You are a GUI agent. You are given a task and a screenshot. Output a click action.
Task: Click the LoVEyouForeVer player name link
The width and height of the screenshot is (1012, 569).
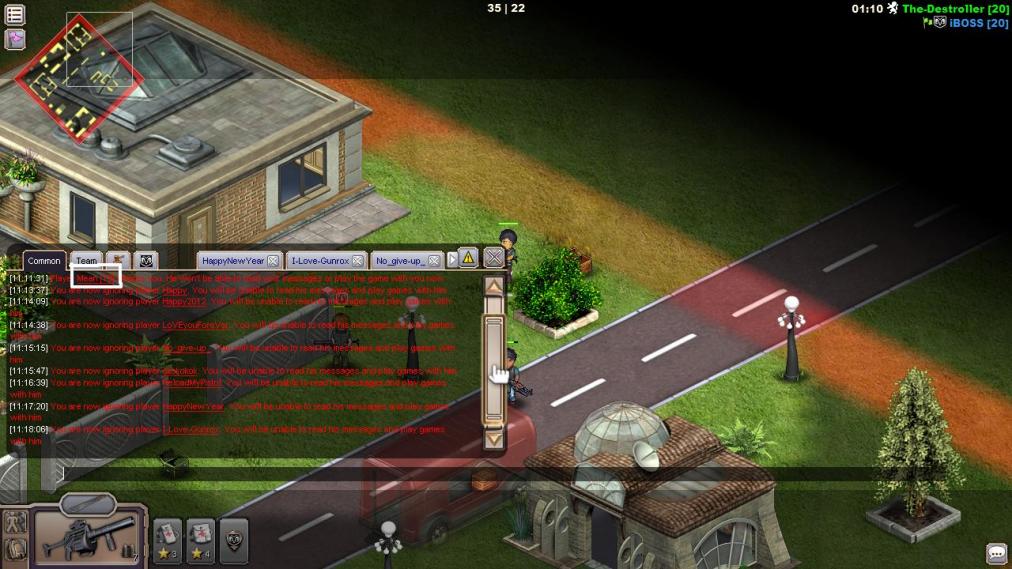[x=195, y=325]
